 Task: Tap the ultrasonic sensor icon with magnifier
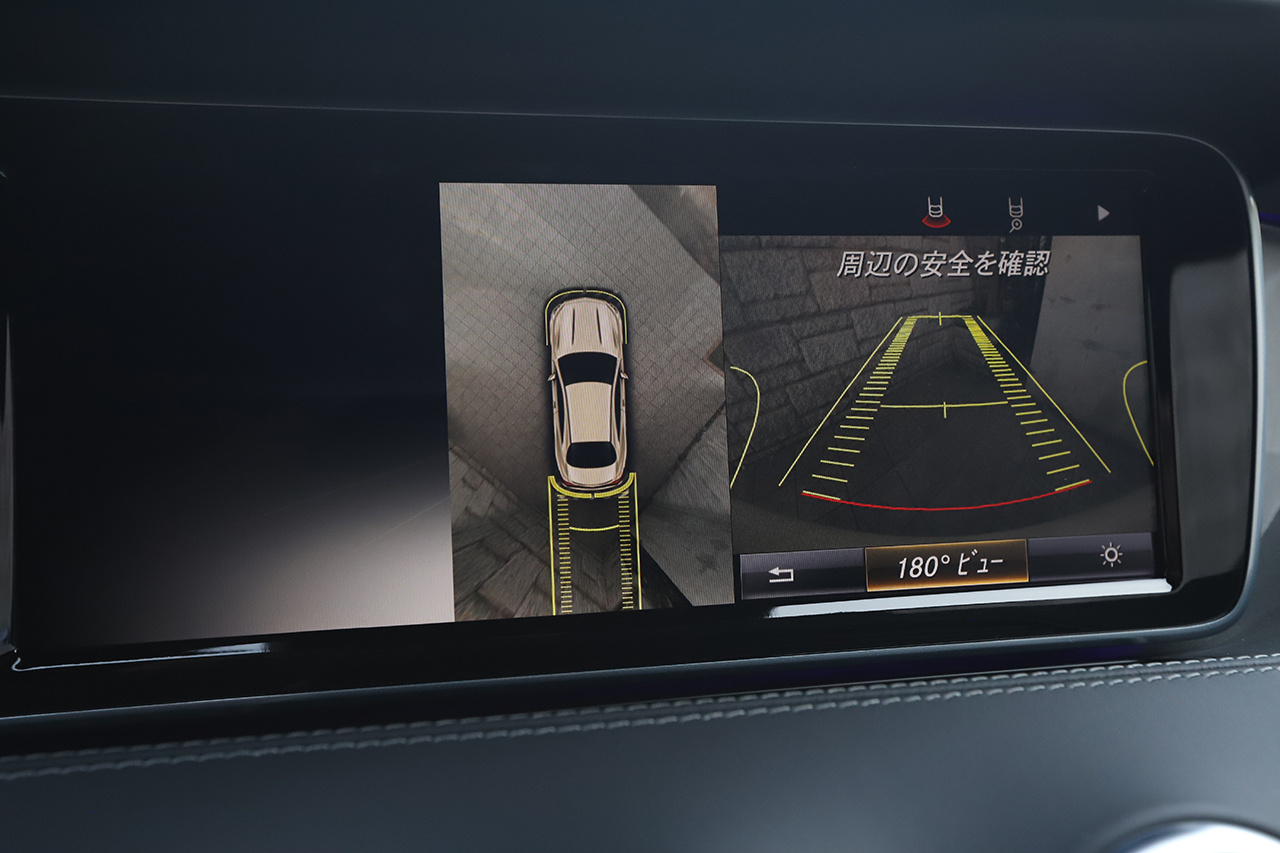(x=1015, y=212)
